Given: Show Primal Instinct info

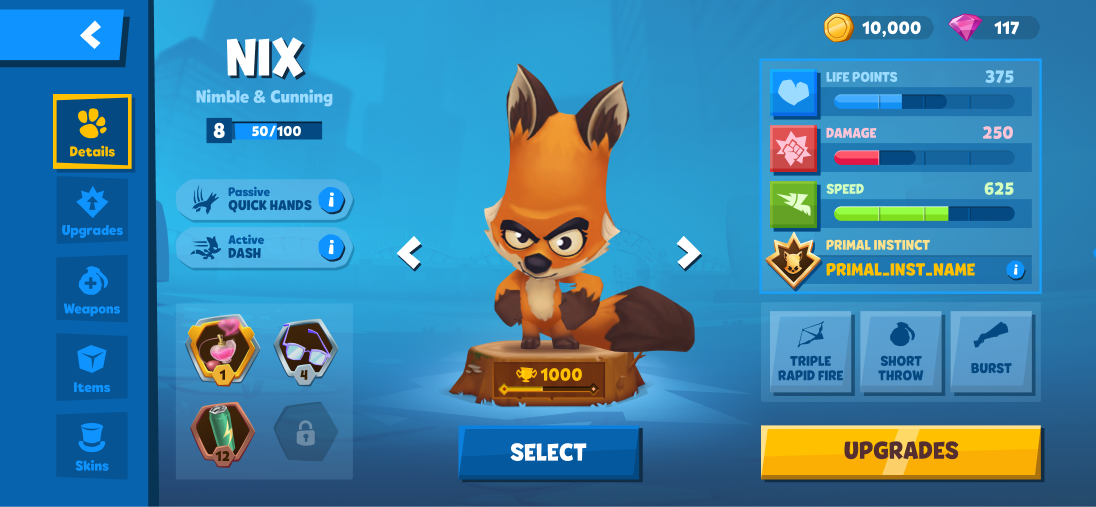Looking at the screenshot, I should click(x=1015, y=269).
